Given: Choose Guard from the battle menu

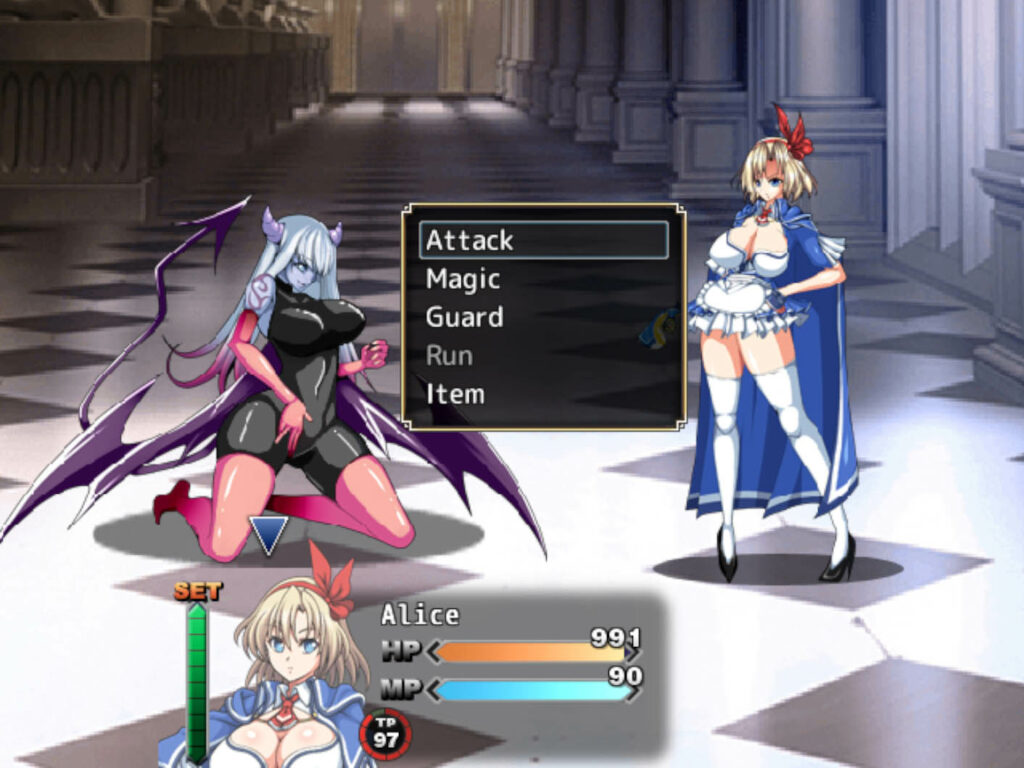Looking at the screenshot, I should (543, 317).
